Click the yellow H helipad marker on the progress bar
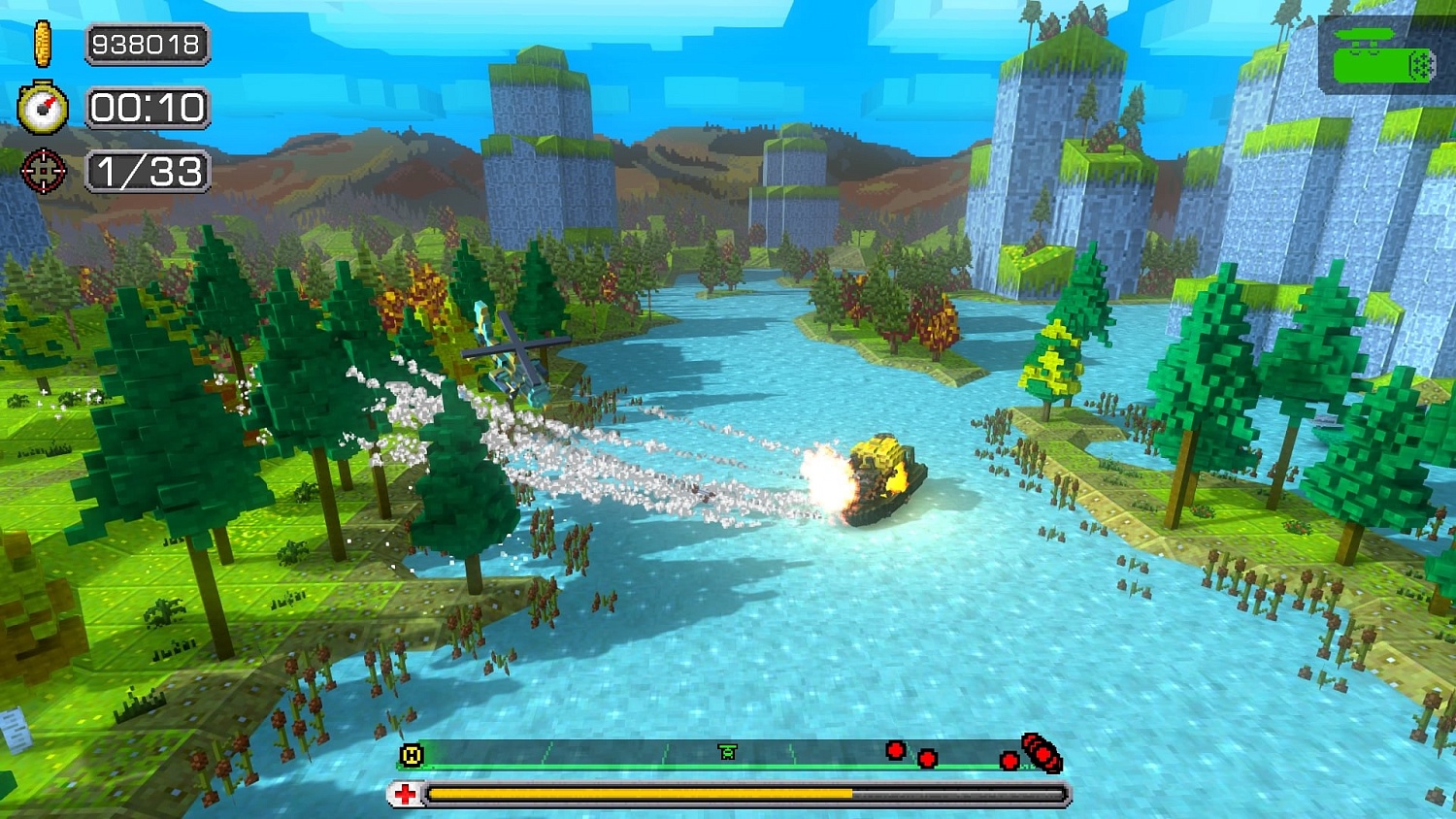 [x=410, y=752]
